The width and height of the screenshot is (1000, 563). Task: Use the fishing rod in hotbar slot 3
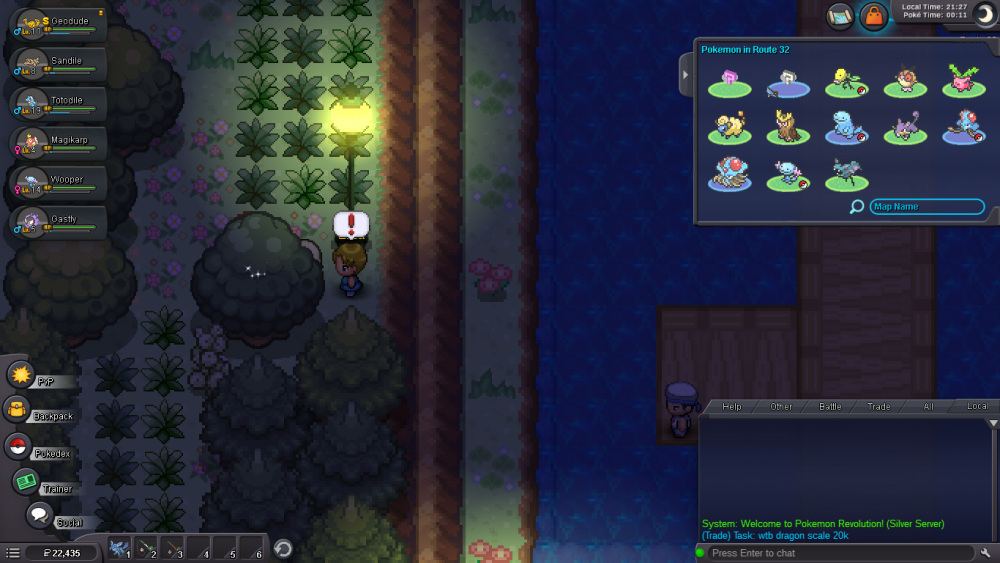173,548
